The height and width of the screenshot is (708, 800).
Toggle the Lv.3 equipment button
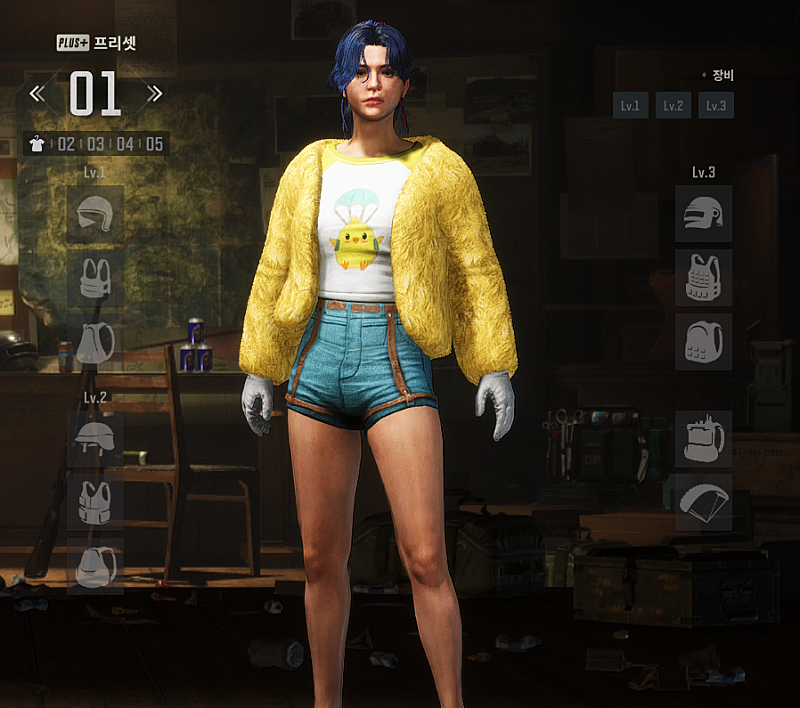point(715,105)
